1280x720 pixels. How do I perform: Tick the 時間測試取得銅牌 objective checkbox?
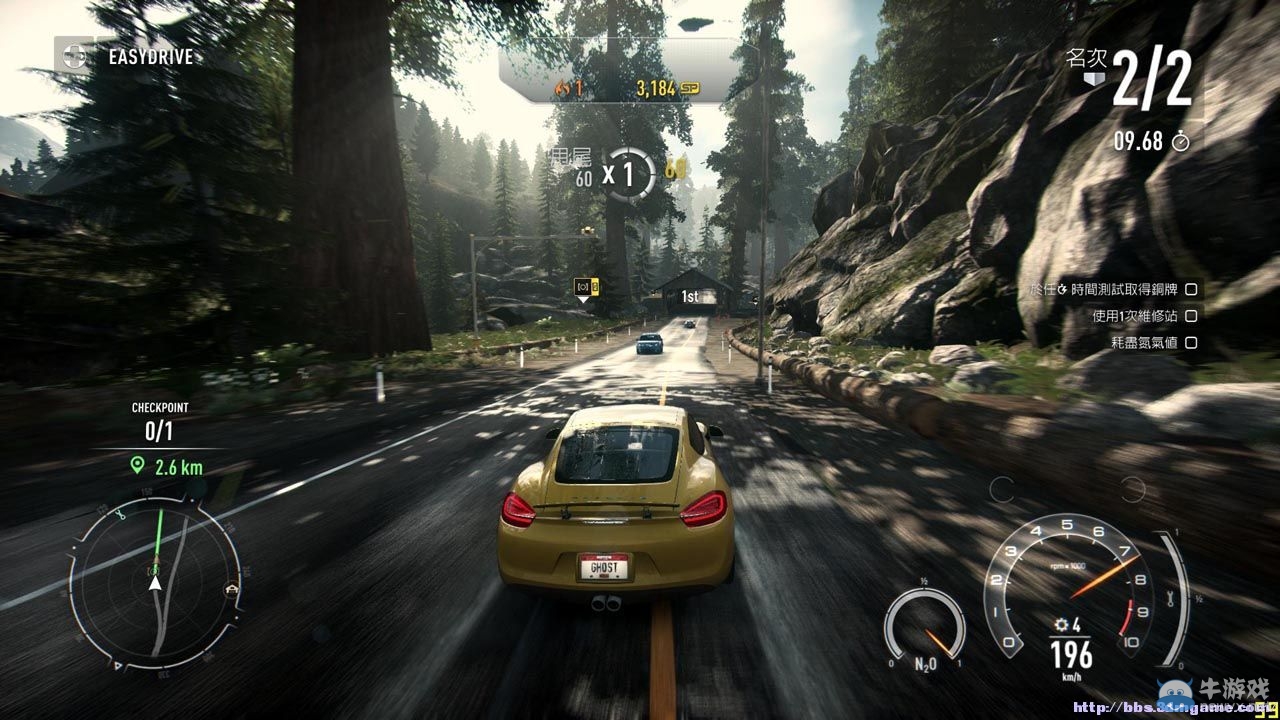click(1191, 289)
